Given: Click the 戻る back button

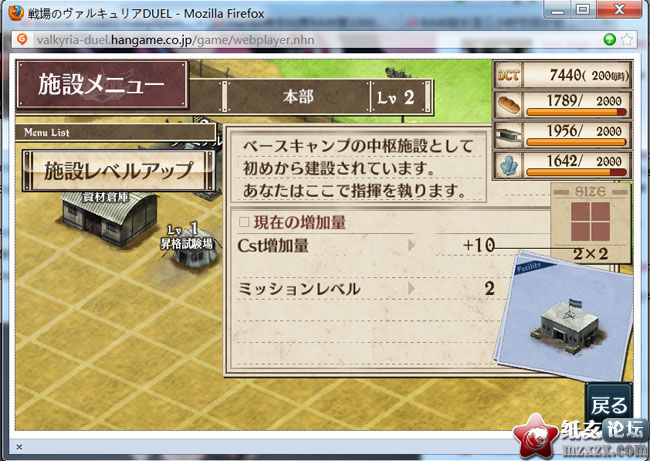Looking at the screenshot, I should [609, 404].
